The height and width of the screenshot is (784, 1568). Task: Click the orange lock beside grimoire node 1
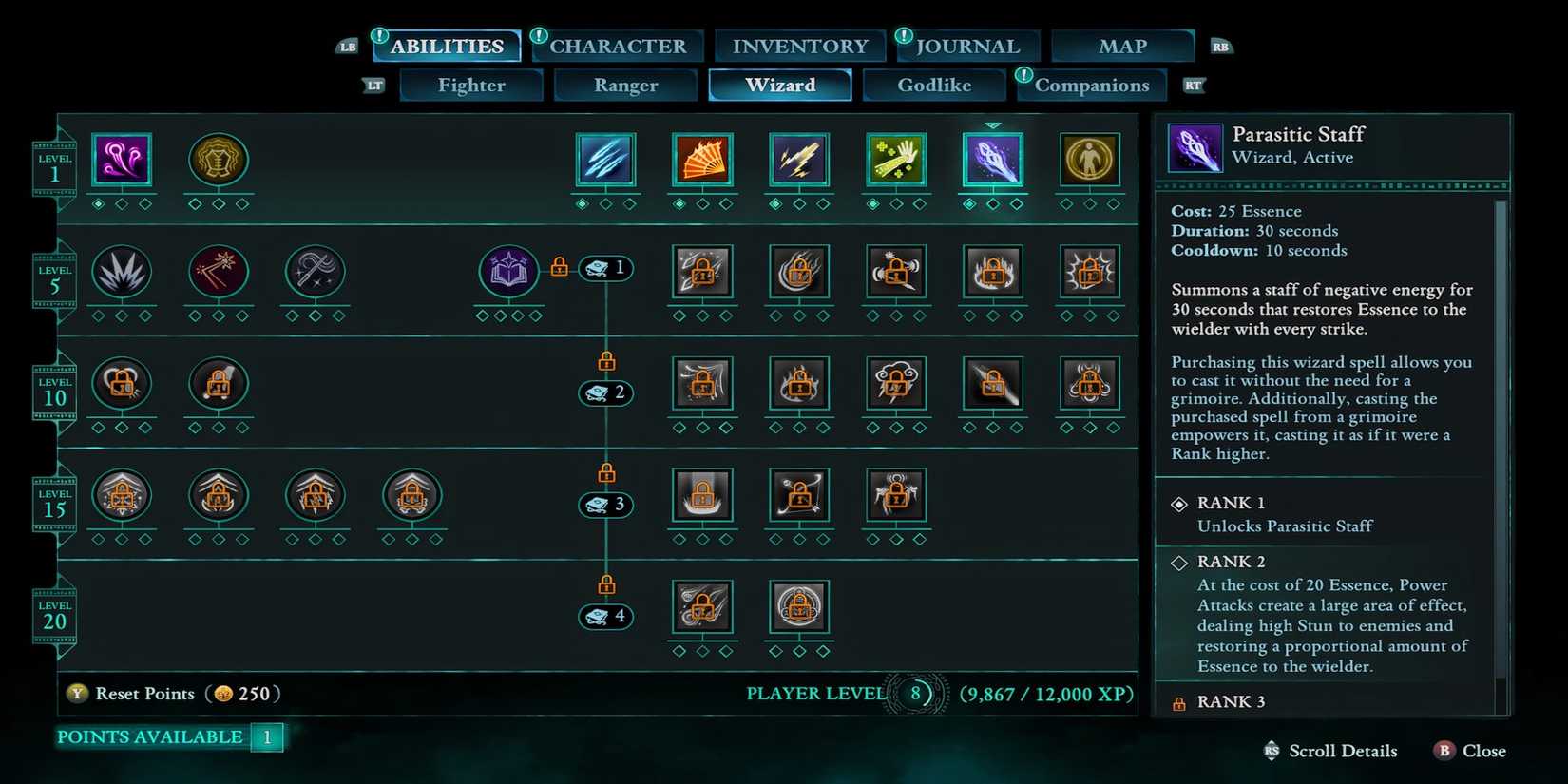(x=558, y=267)
